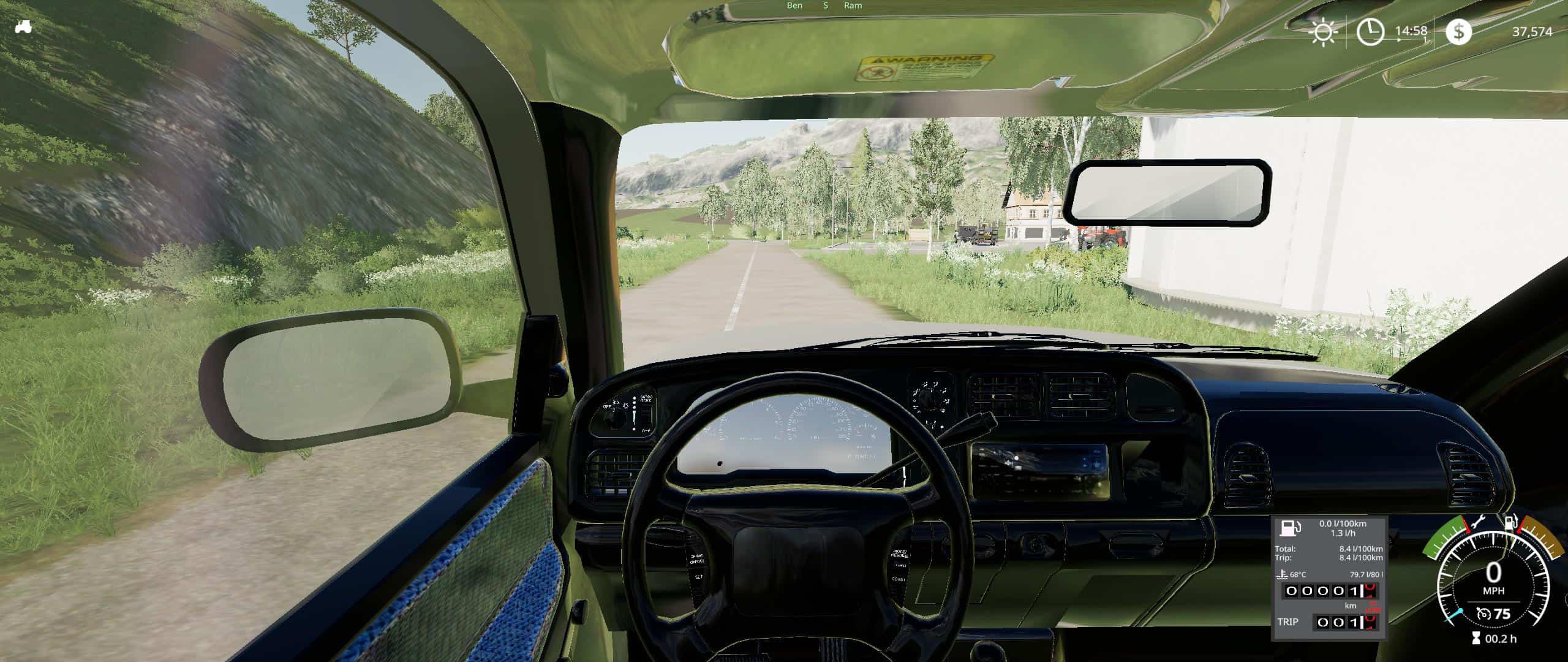Click the hourglass operating hours icon

tap(1475, 639)
